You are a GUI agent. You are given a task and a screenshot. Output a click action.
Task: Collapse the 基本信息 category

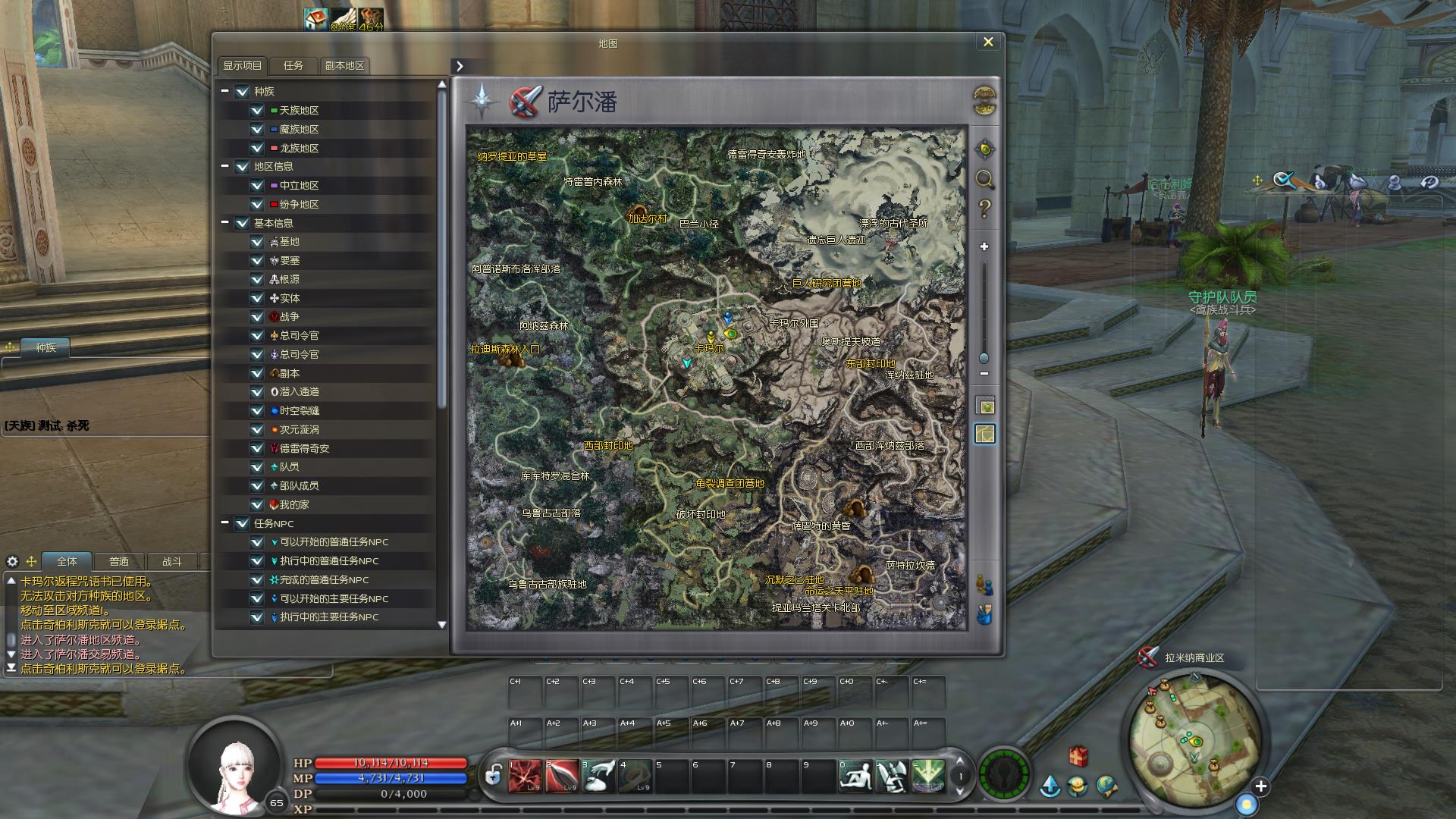click(225, 223)
